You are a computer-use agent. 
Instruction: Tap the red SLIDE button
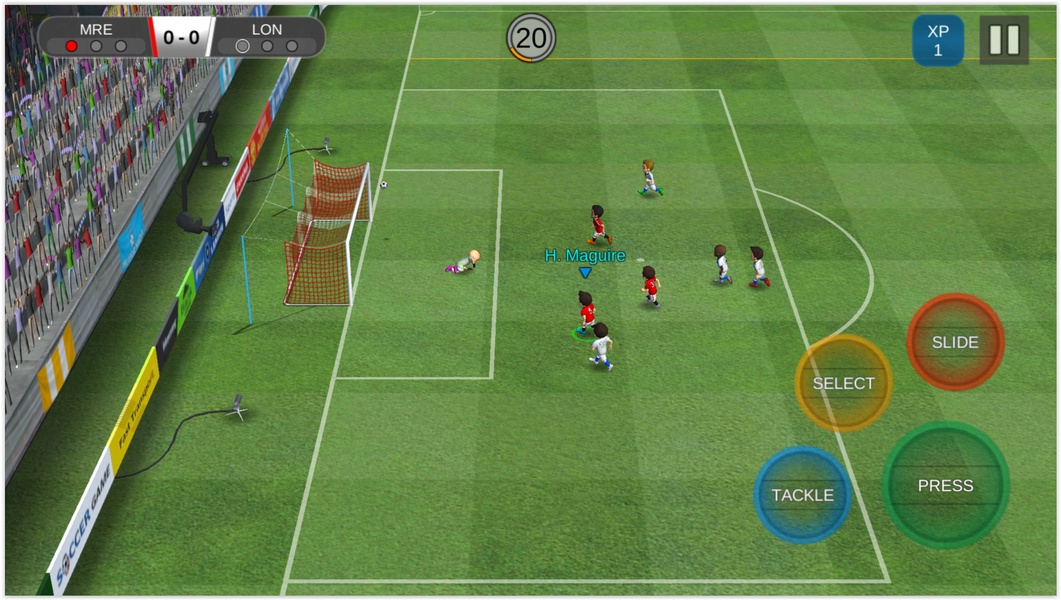point(955,342)
